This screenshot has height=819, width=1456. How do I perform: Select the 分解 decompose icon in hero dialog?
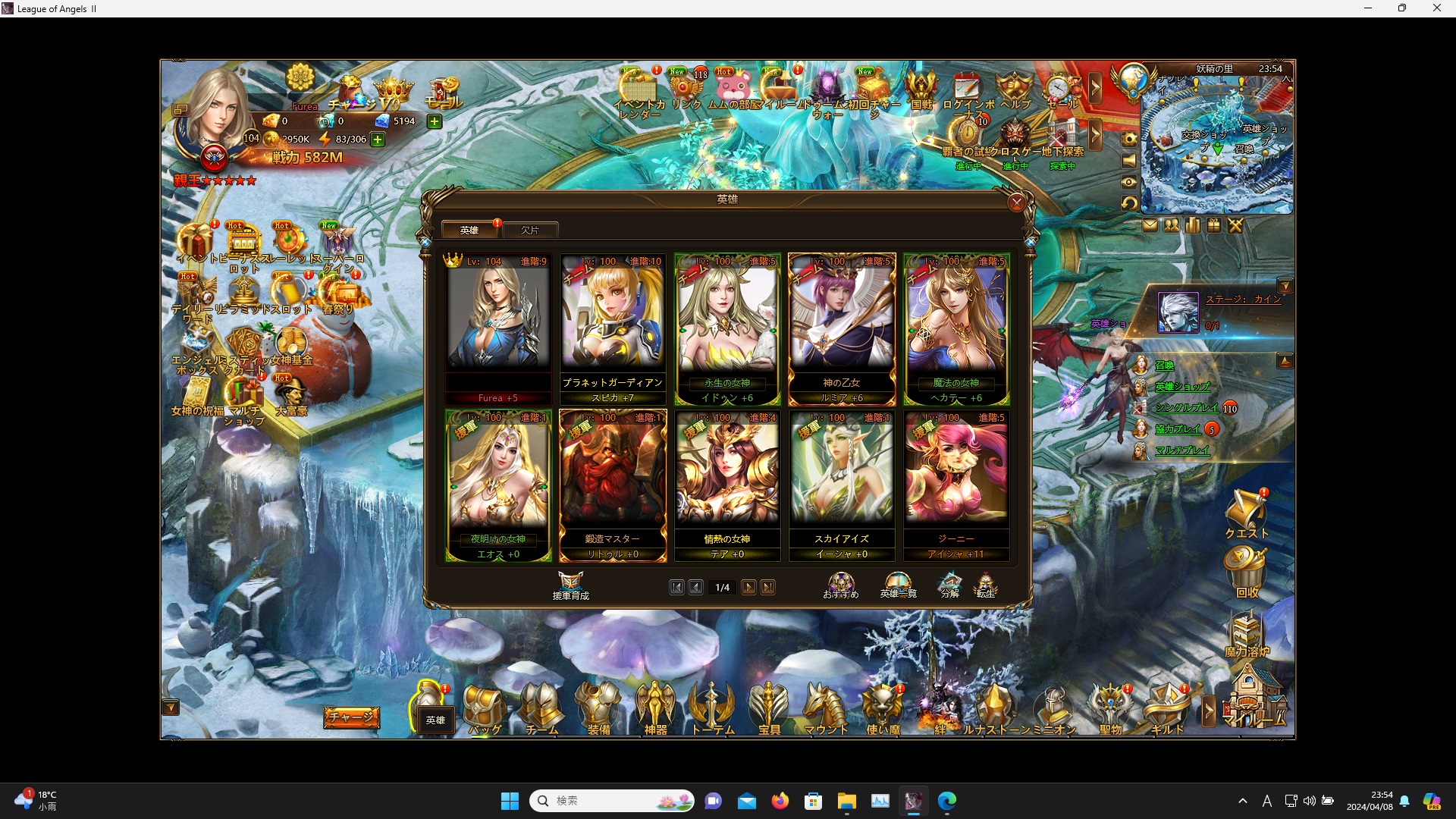(949, 584)
